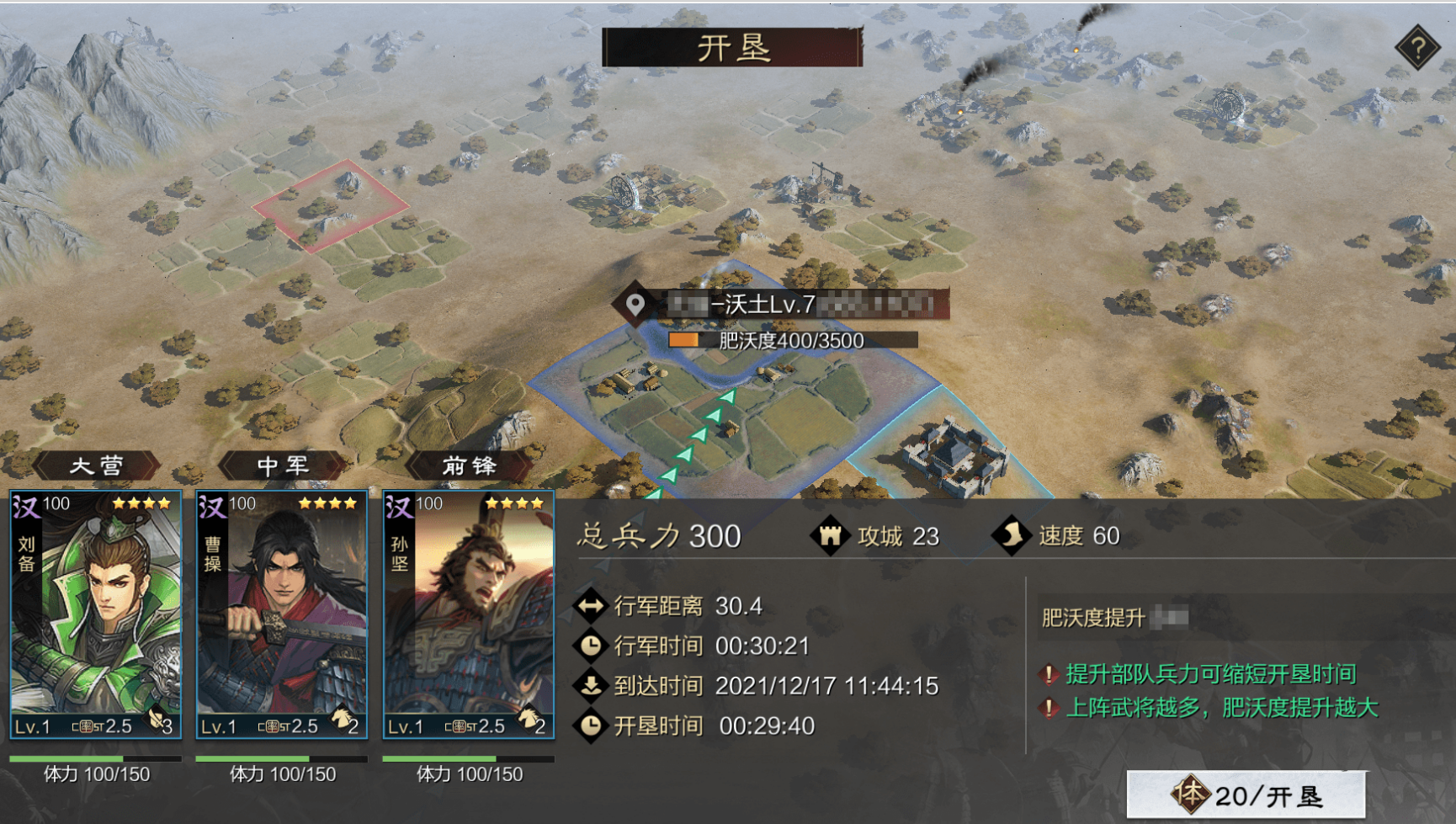Select 刘备's portrait card
Viewport: 1456px width, 824px height.
coord(95,614)
